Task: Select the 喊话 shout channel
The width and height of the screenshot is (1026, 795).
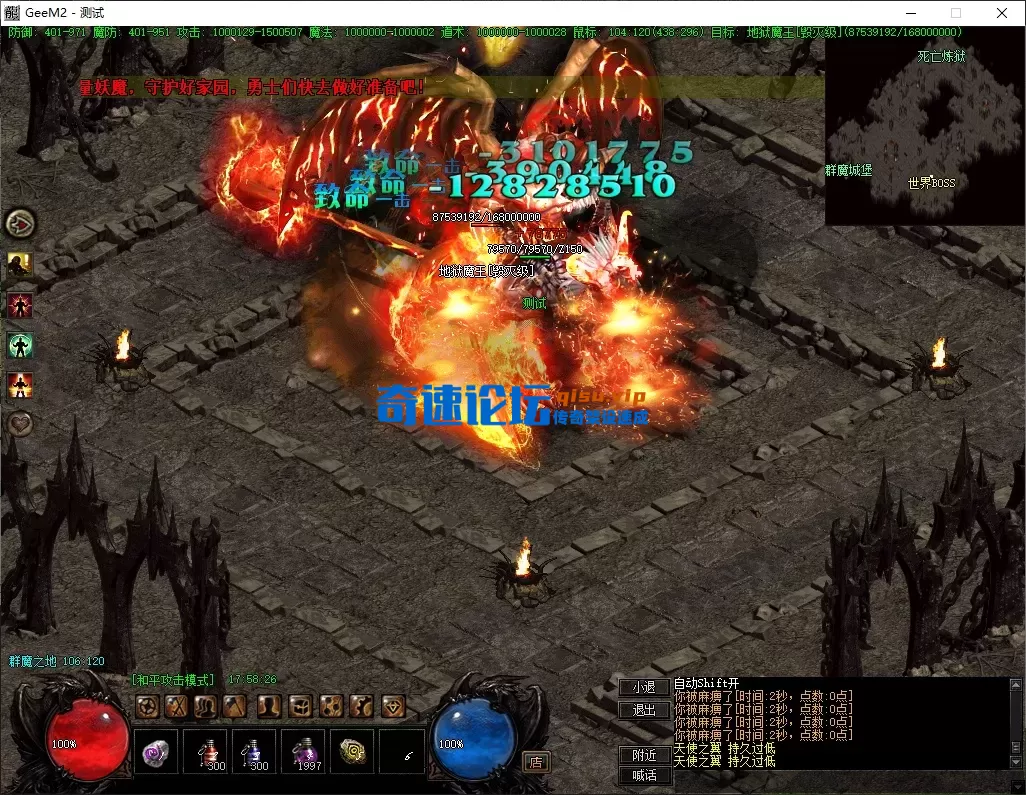Action: point(644,775)
